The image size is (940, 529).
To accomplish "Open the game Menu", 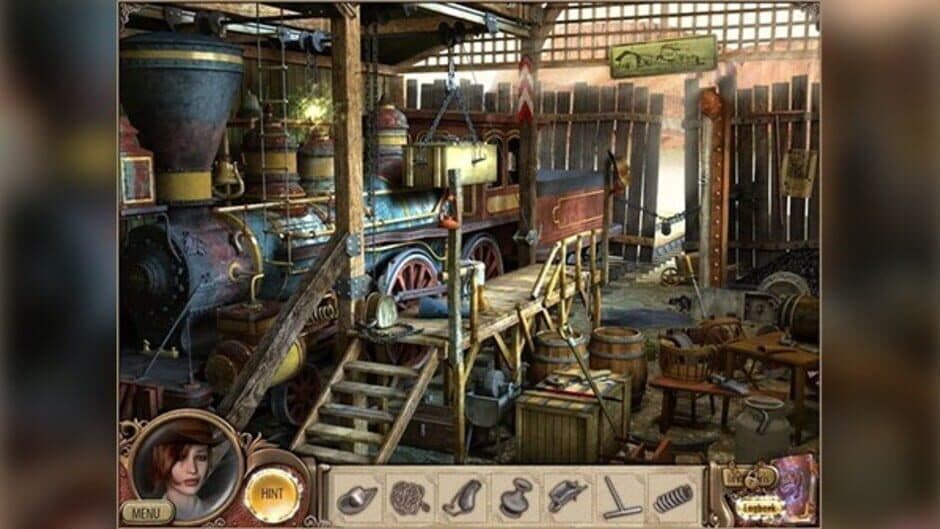I will point(148,512).
